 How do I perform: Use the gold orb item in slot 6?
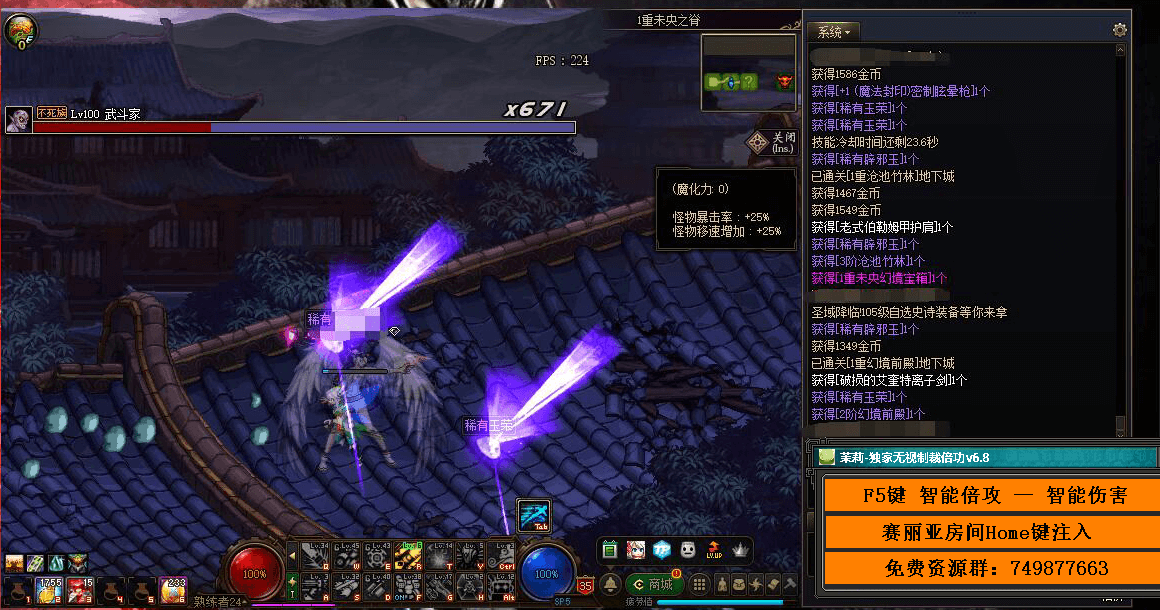pyautogui.click(x=174, y=589)
